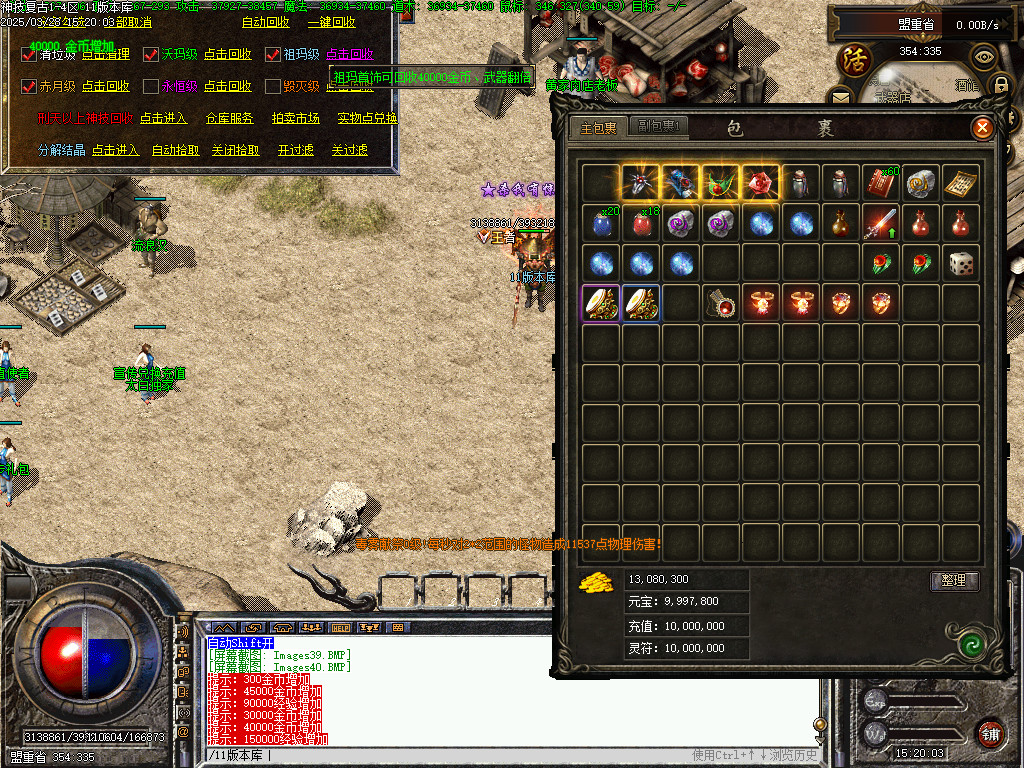Select the red book stack marked x60
Viewport: 1024px width, 768px height.
coord(880,183)
